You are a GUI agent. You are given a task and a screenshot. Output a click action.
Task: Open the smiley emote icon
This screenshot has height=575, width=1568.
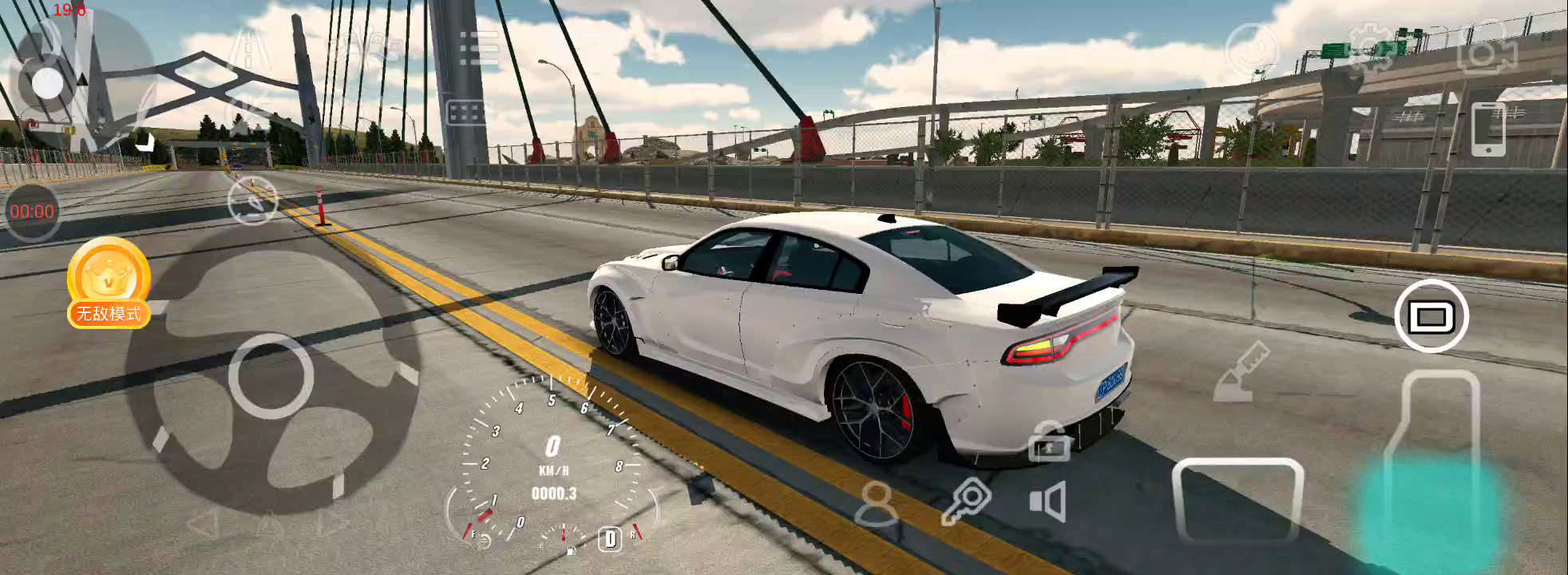click(1252, 50)
